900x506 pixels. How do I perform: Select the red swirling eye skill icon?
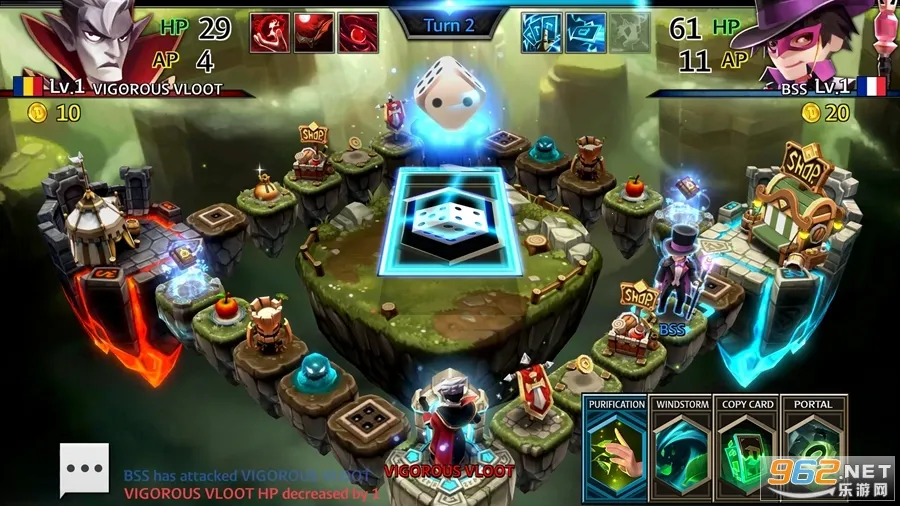pyautogui.click(x=358, y=32)
